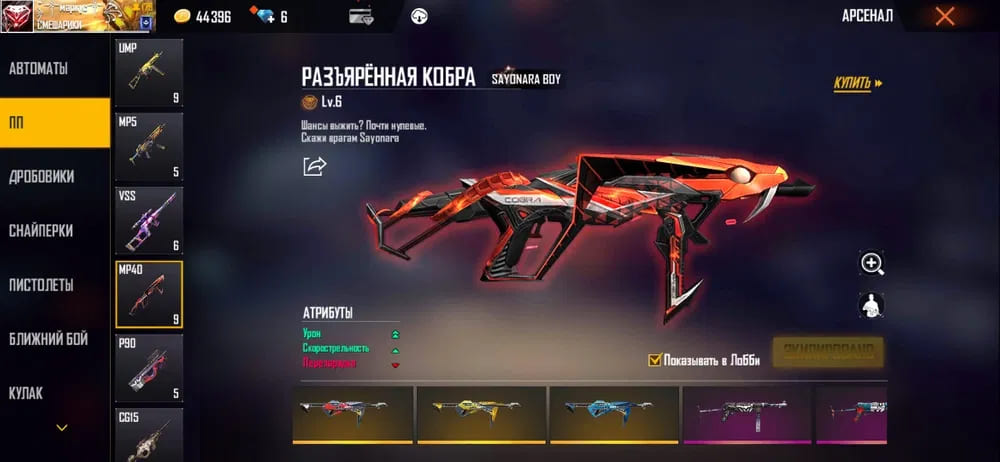Select the blue MP40 skin thumbnail

[612, 413]
